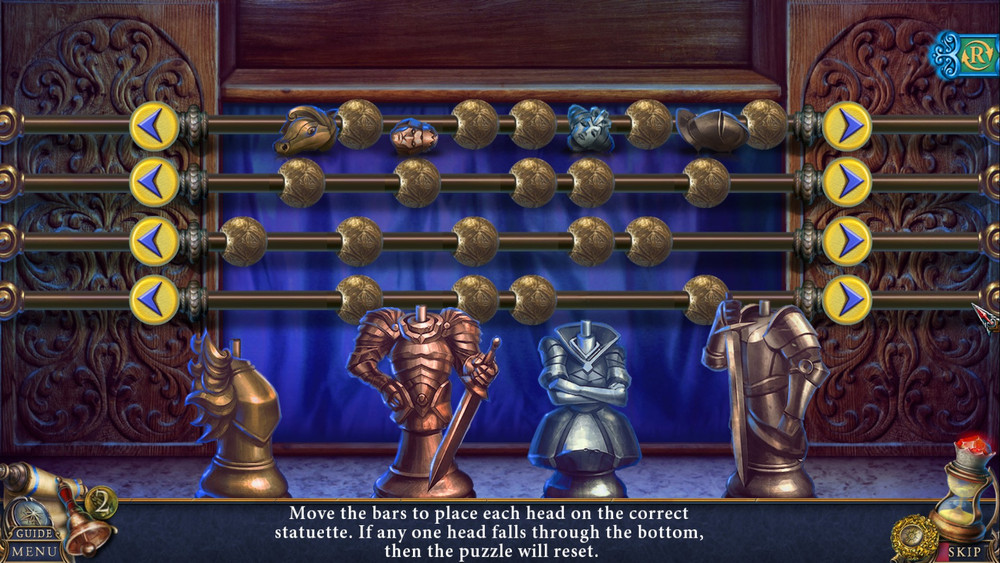
Task: Slide the third bar left via its arrow
Action: tap(154, 241)
